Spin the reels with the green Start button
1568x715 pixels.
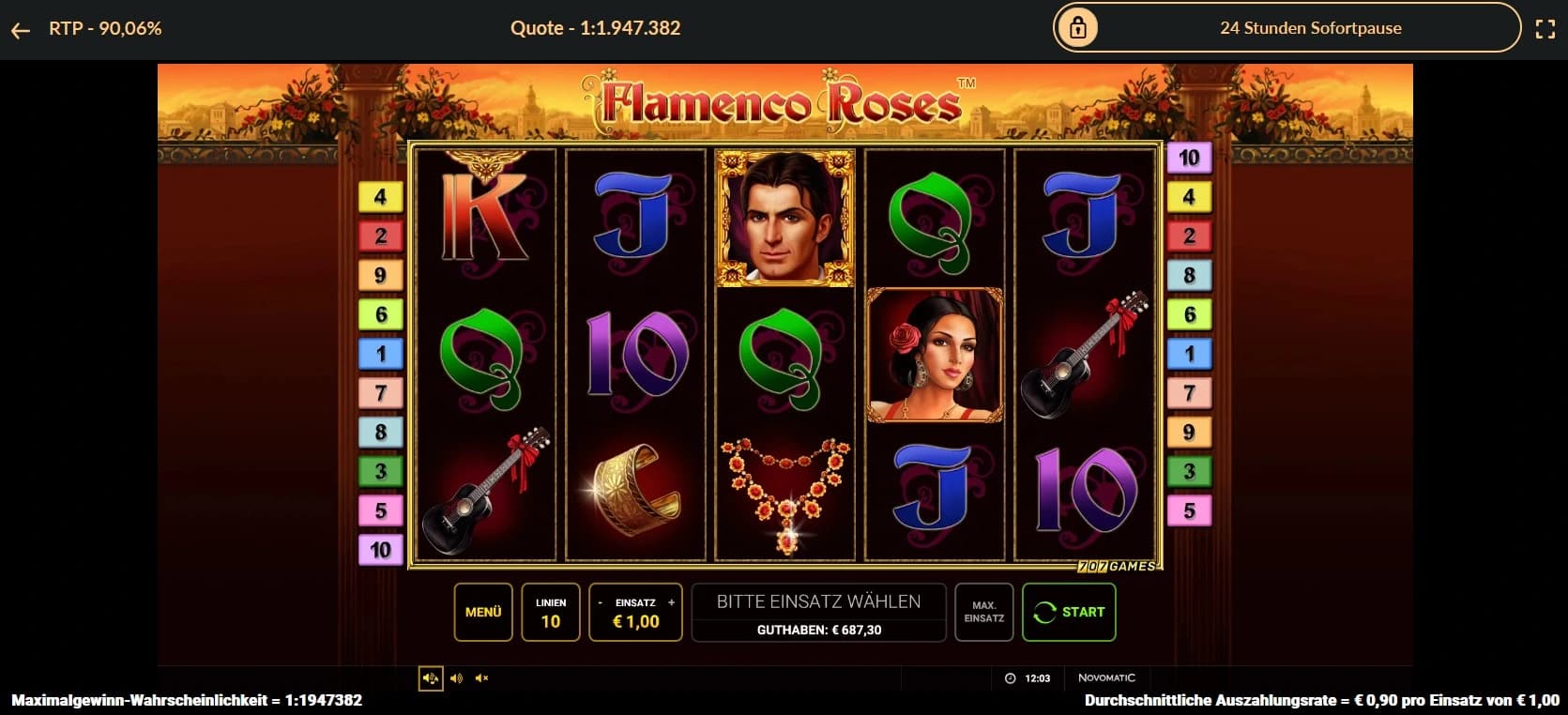[1069, 612]
